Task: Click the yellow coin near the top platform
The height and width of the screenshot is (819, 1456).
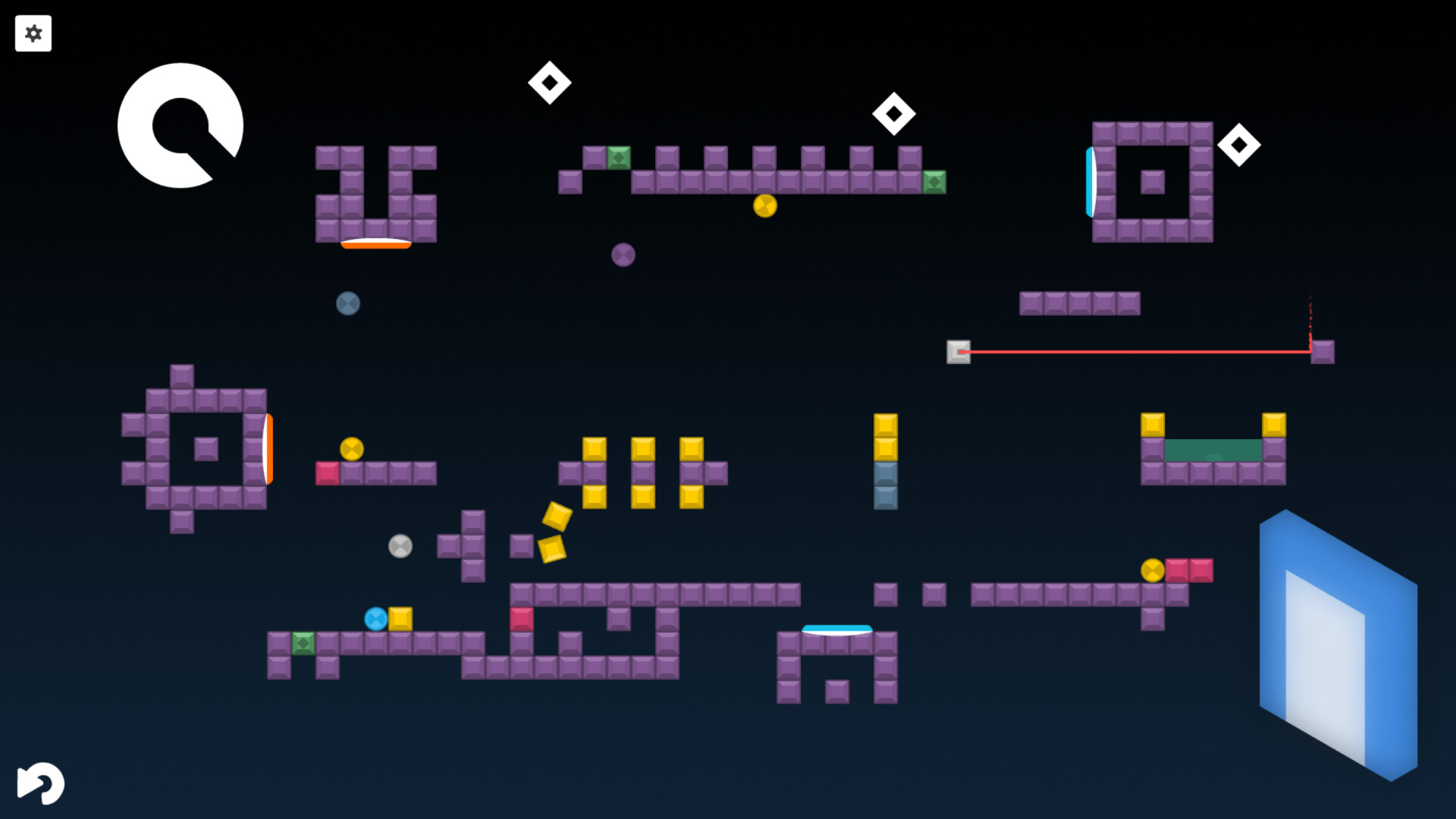Action: (x=764, y=204)
